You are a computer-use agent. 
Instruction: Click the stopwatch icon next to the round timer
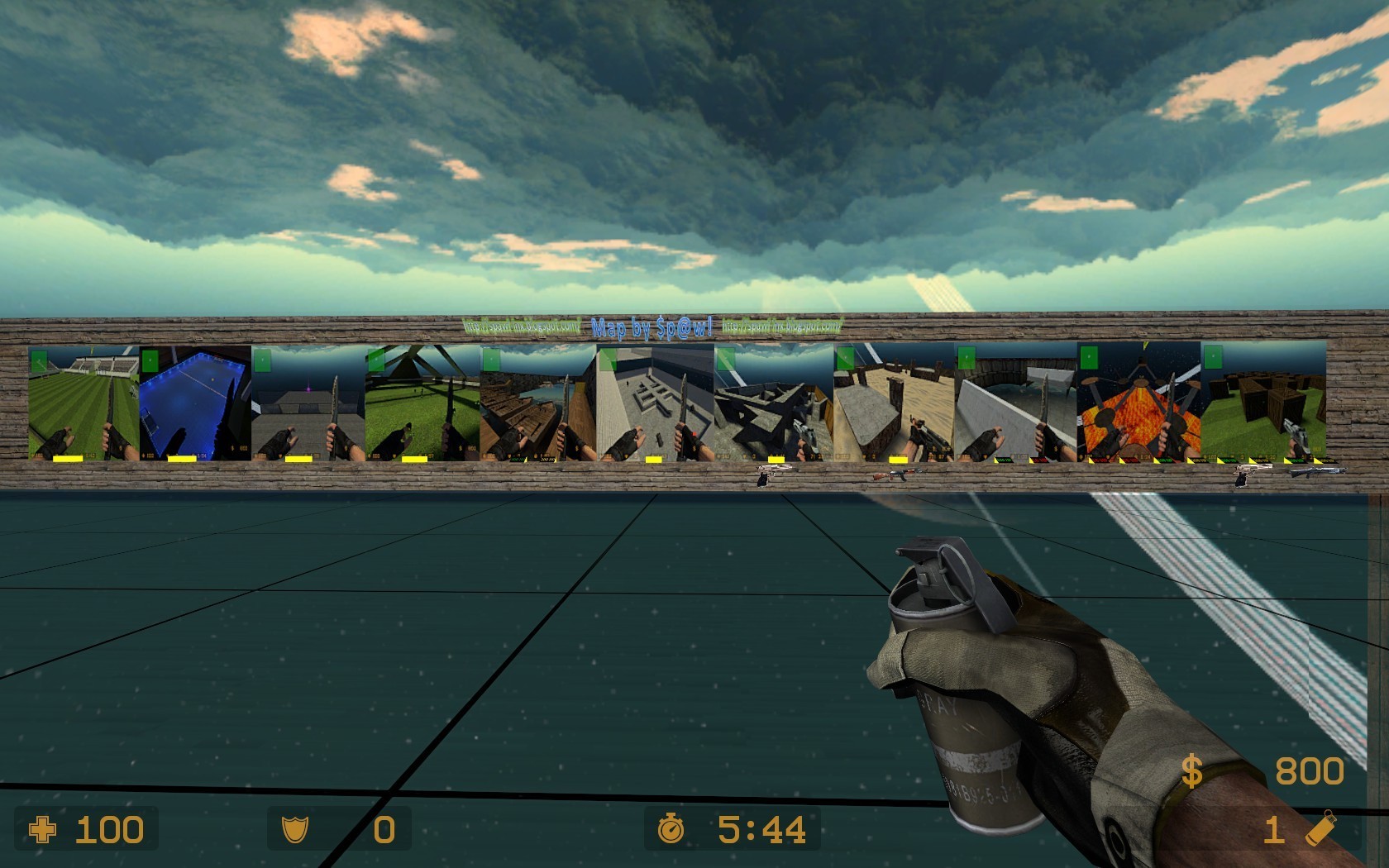(x=672, y=829)
